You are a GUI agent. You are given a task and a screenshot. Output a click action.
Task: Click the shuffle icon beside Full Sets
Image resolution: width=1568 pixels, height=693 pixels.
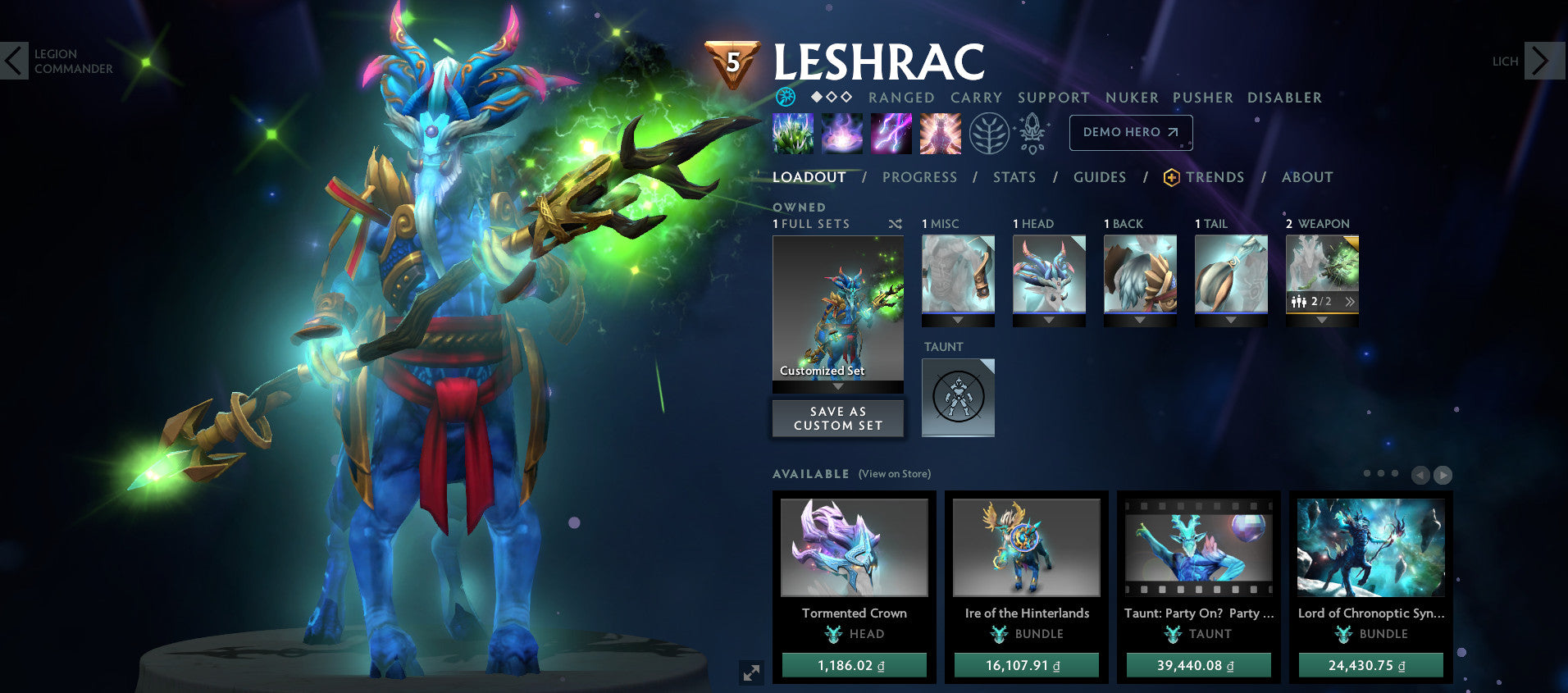point(895,223)
